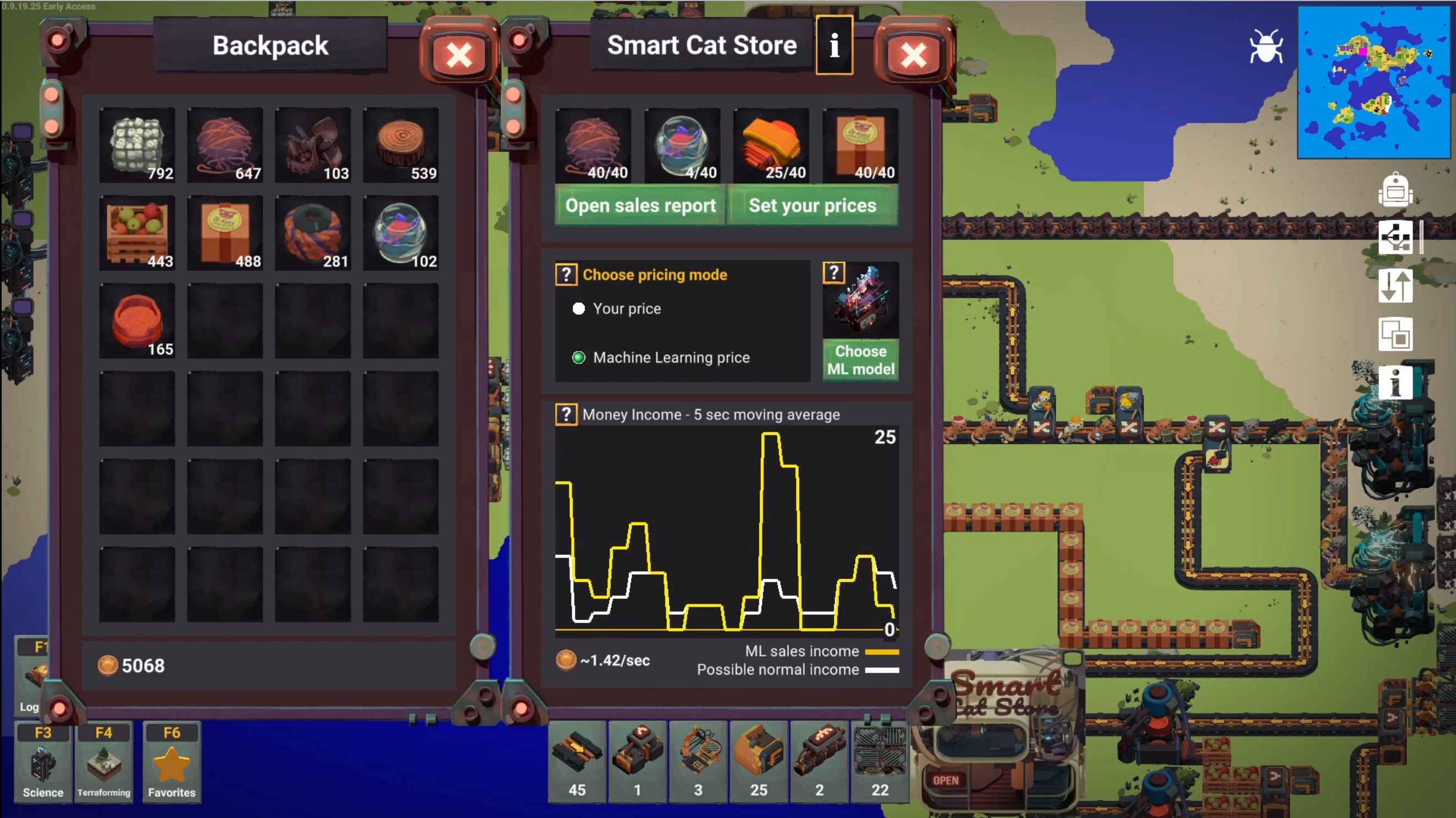Select the Your price pricing mode
The height and width of the screenshot is (818, 1456).
pyautogui.click(x=579, y=308)
